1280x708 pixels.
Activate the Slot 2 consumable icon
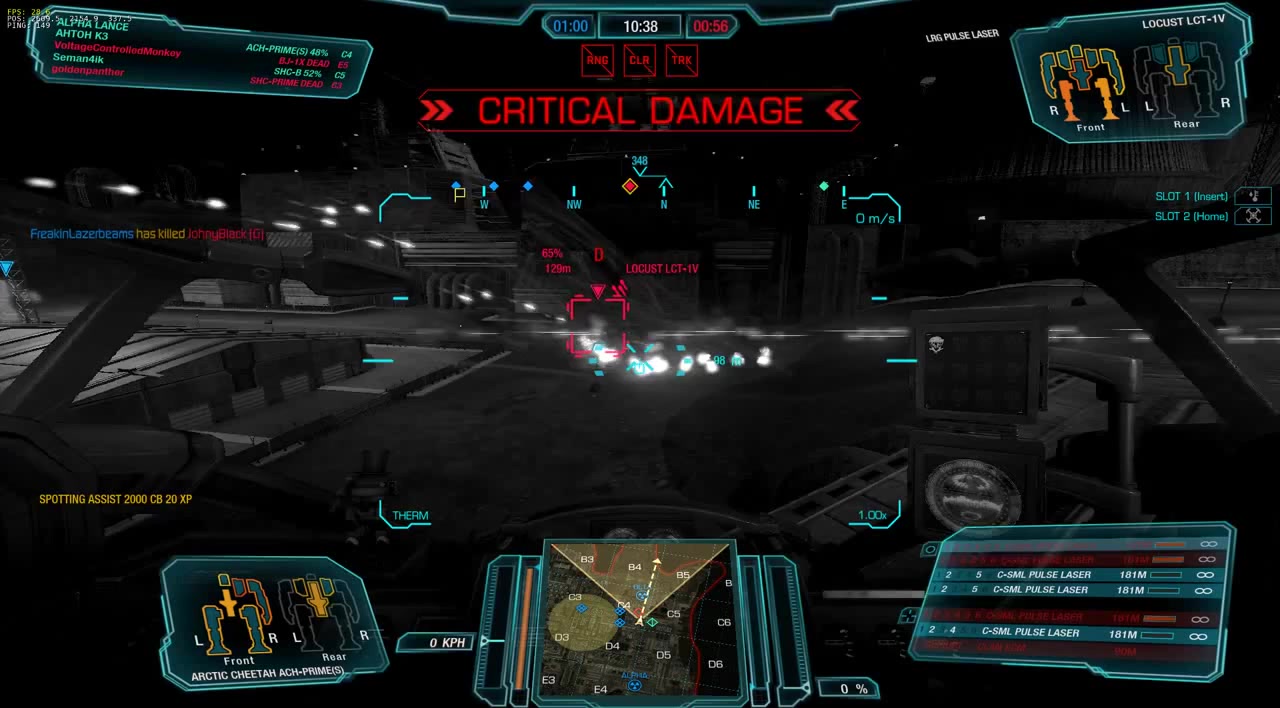tap(1253, 216)
